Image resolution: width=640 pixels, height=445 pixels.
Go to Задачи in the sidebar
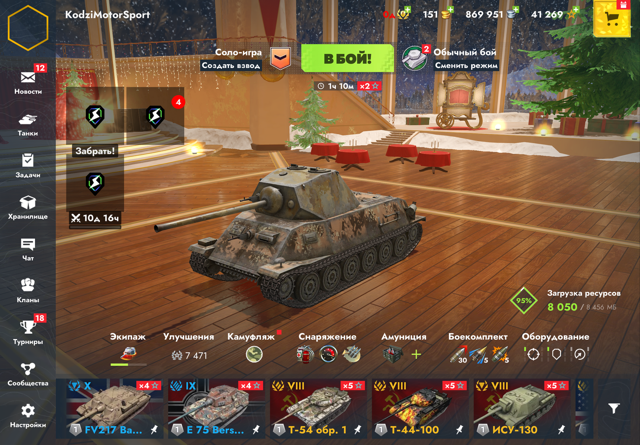pyautogui.click(x=28, y=165)
